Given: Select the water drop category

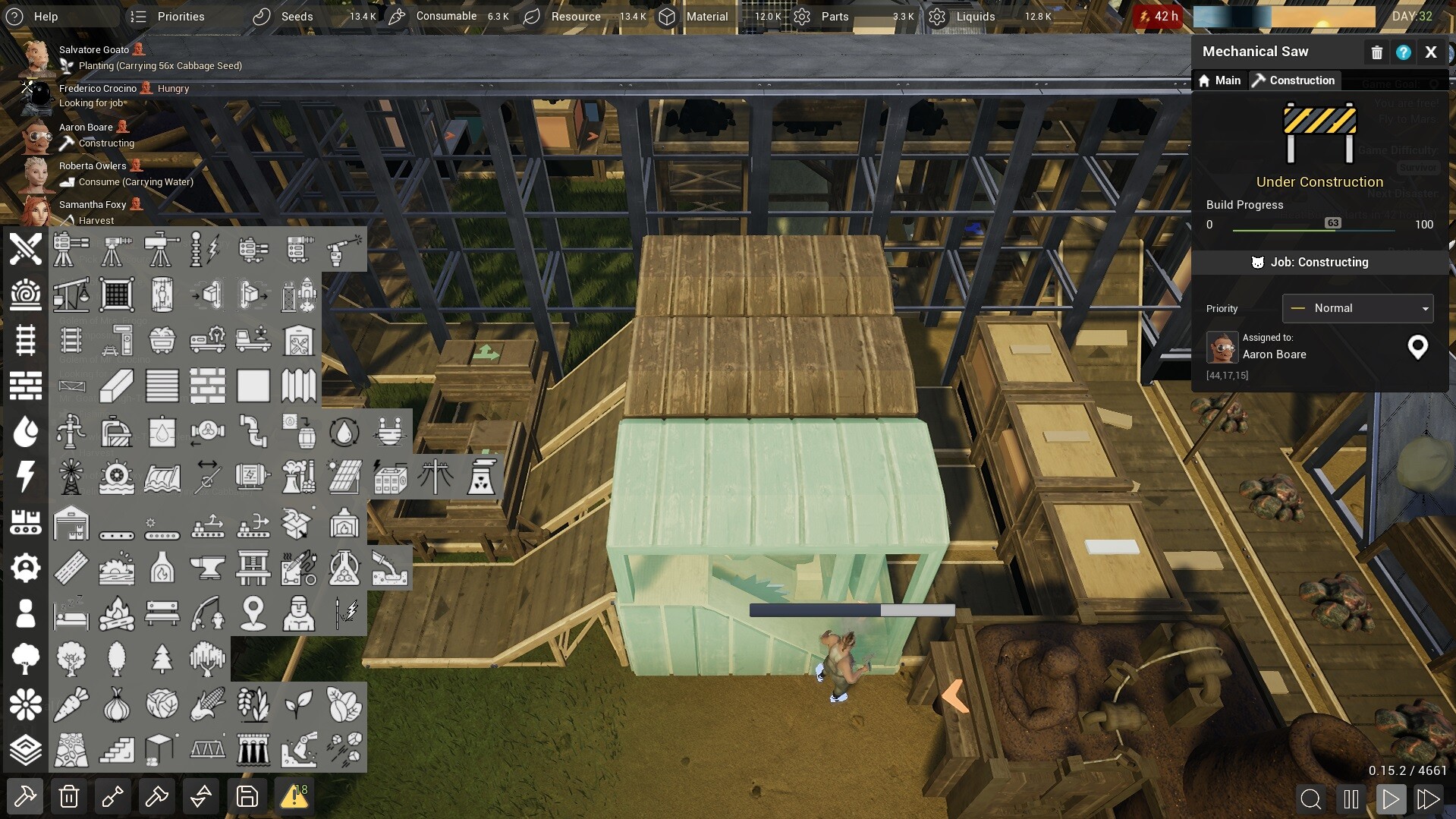Looking at the screenshot, I should pos(26,431).
